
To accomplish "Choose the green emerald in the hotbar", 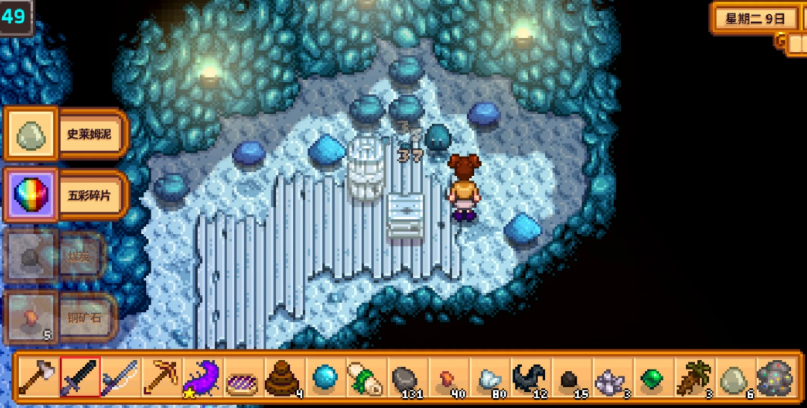I will point(652,378).
